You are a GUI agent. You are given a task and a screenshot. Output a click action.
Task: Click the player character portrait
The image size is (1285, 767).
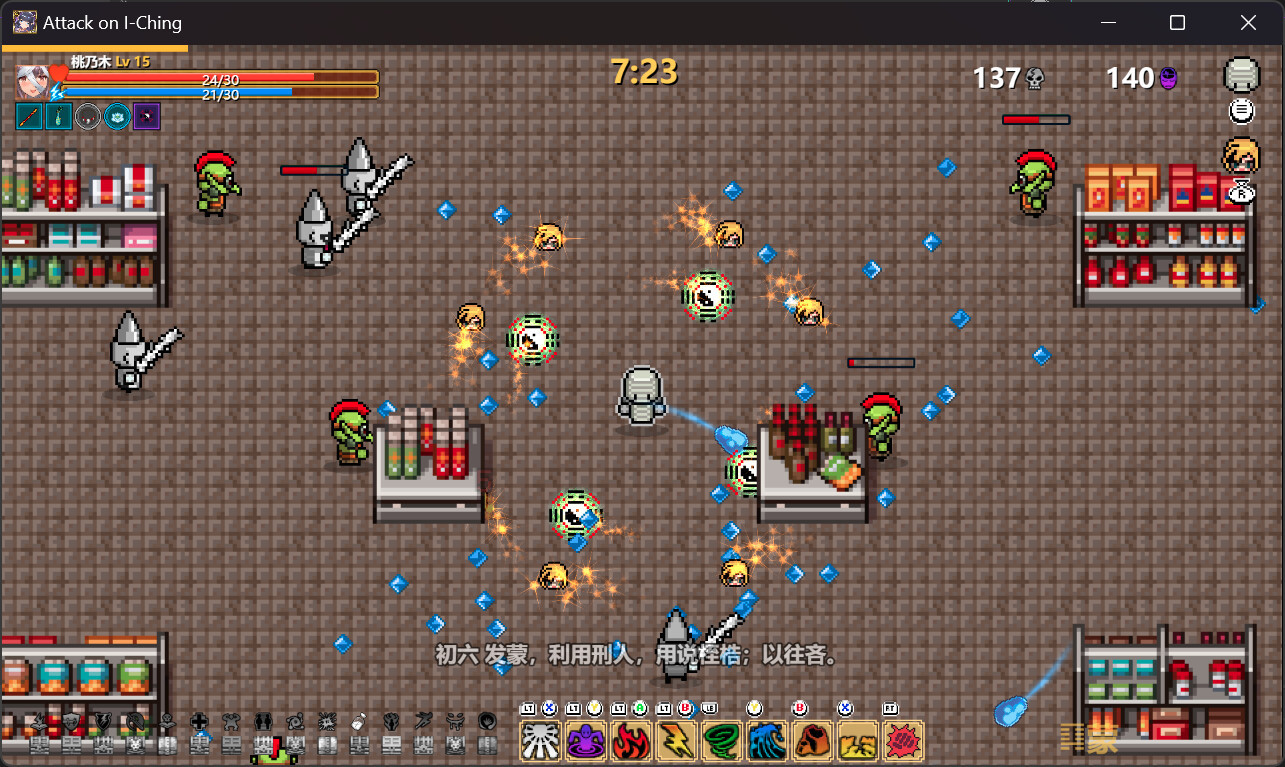(33, 80)
